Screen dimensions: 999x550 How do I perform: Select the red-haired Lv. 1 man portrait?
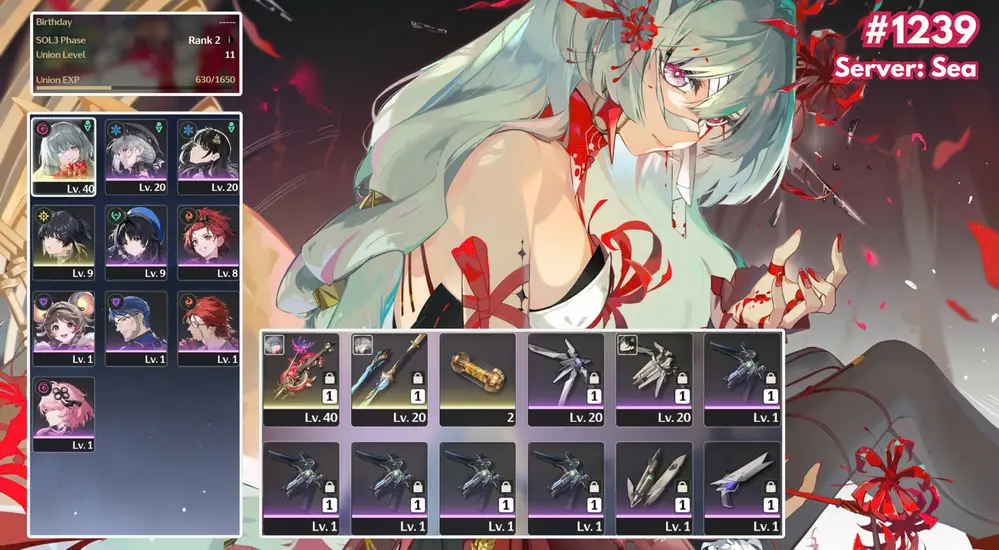click(x=208, y=327)
